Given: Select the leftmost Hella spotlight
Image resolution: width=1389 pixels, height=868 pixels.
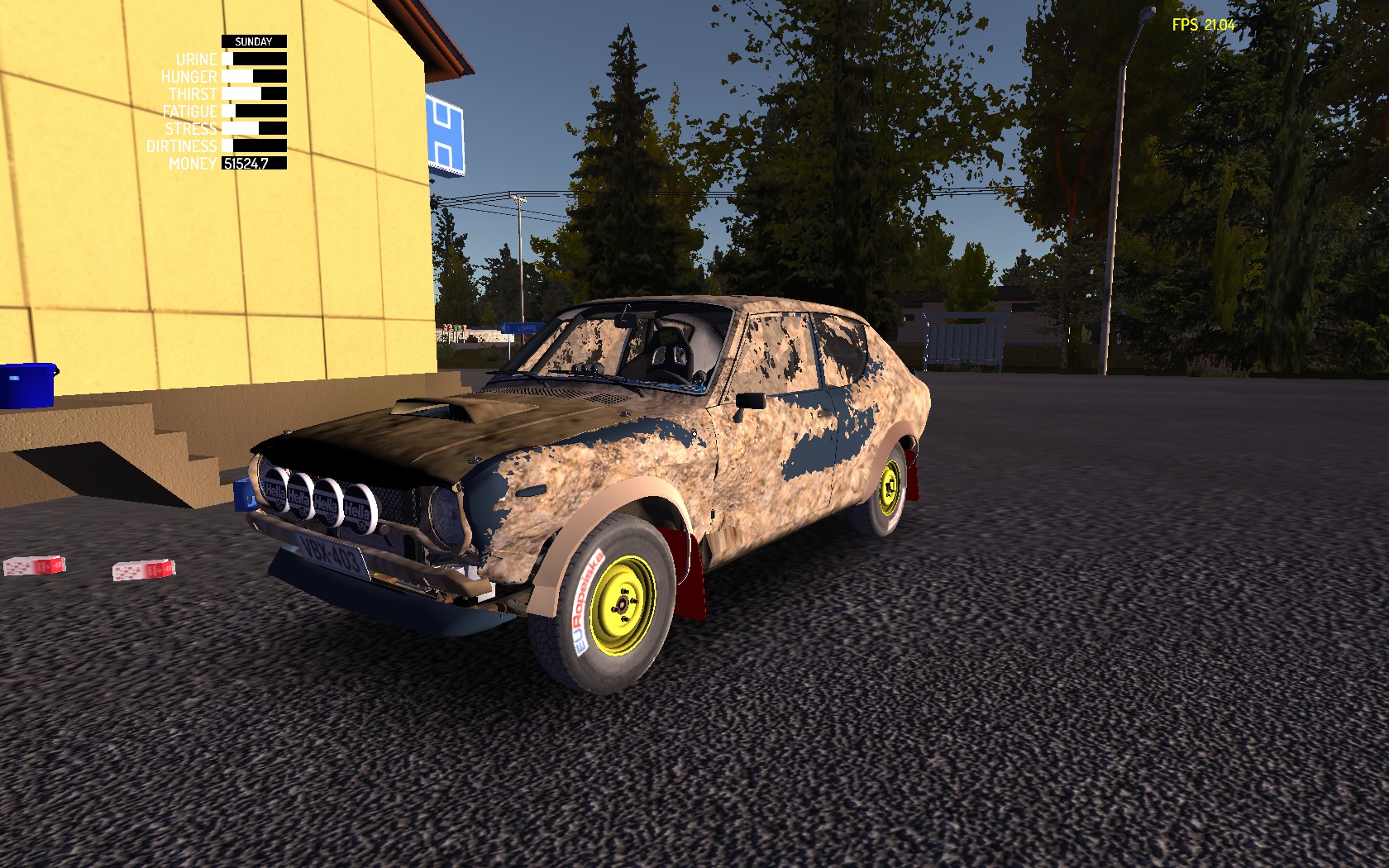Looking at the screenshot, I should (274, 492).
